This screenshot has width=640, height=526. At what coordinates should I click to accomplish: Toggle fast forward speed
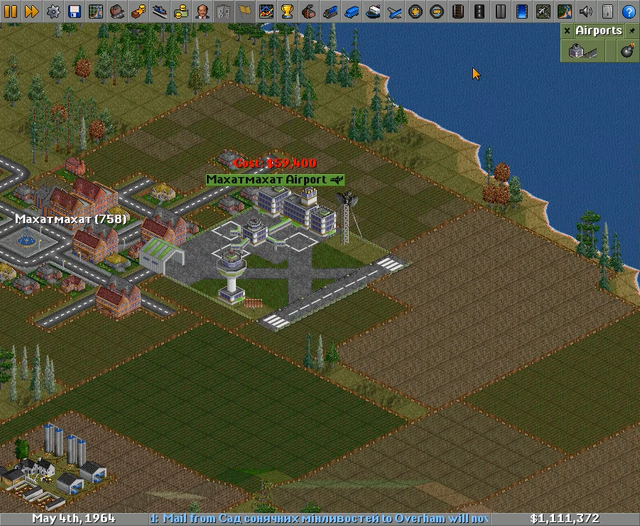[31, 11]
